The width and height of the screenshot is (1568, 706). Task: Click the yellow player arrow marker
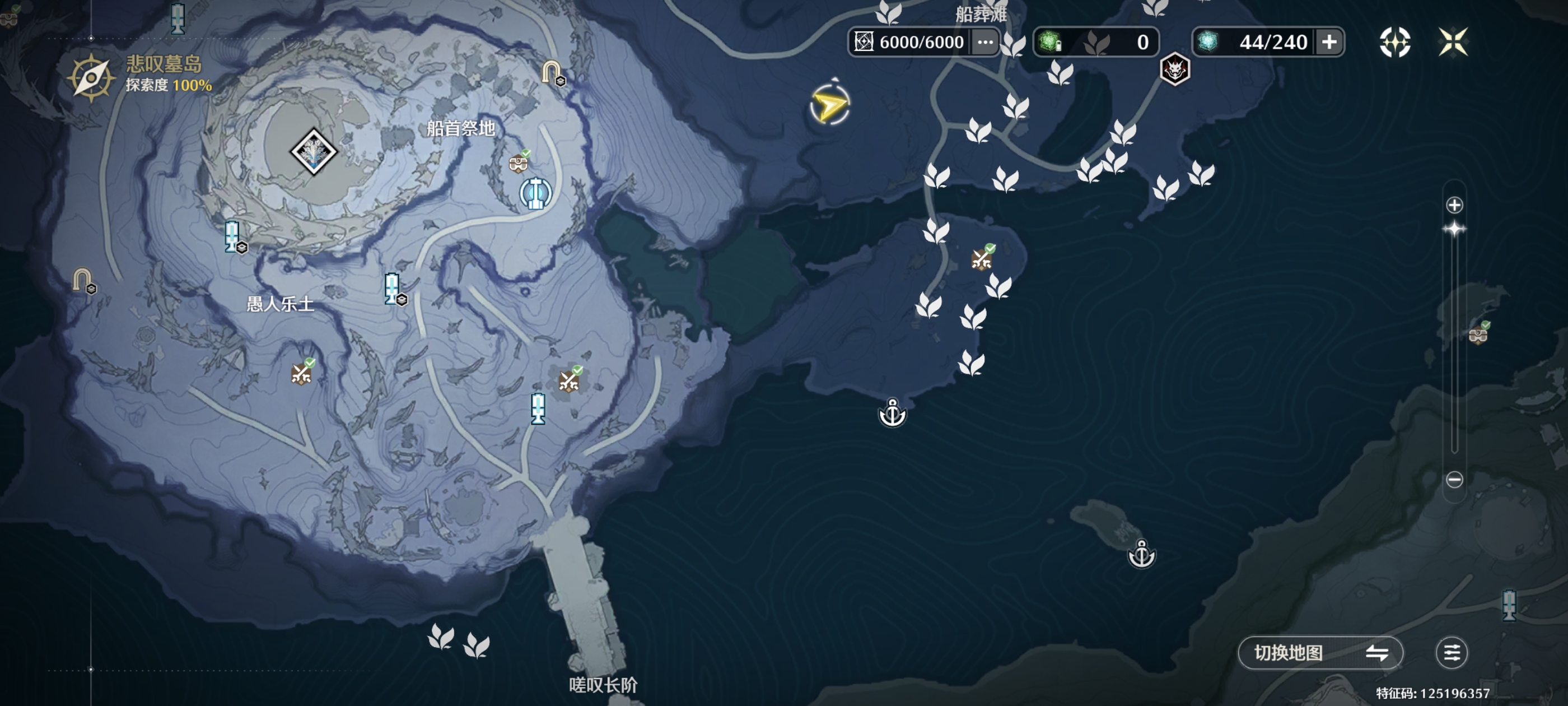829,106
